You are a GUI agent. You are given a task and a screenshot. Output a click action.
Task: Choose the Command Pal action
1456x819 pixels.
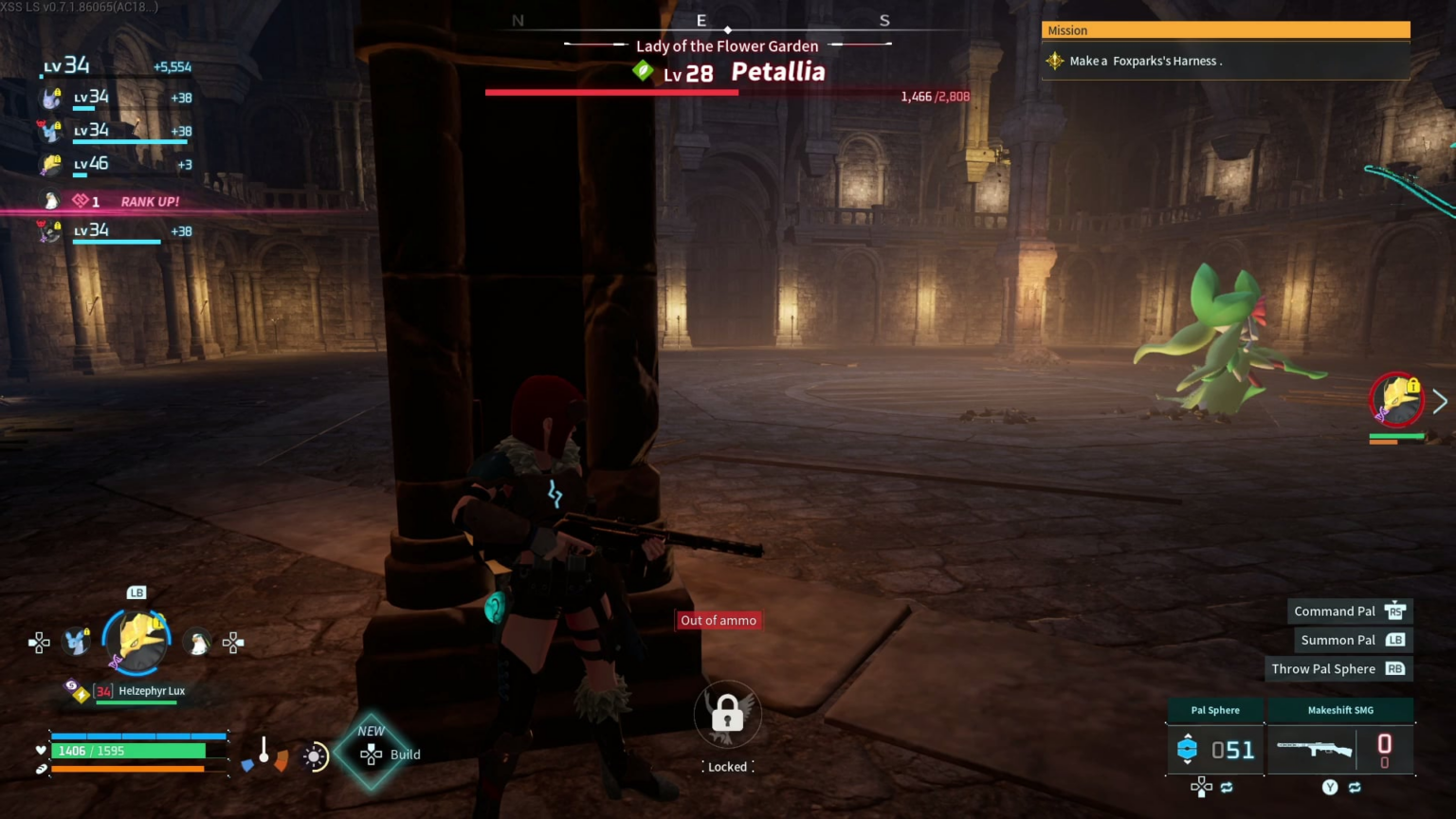pyautogui.click(x=1349, y=611)
